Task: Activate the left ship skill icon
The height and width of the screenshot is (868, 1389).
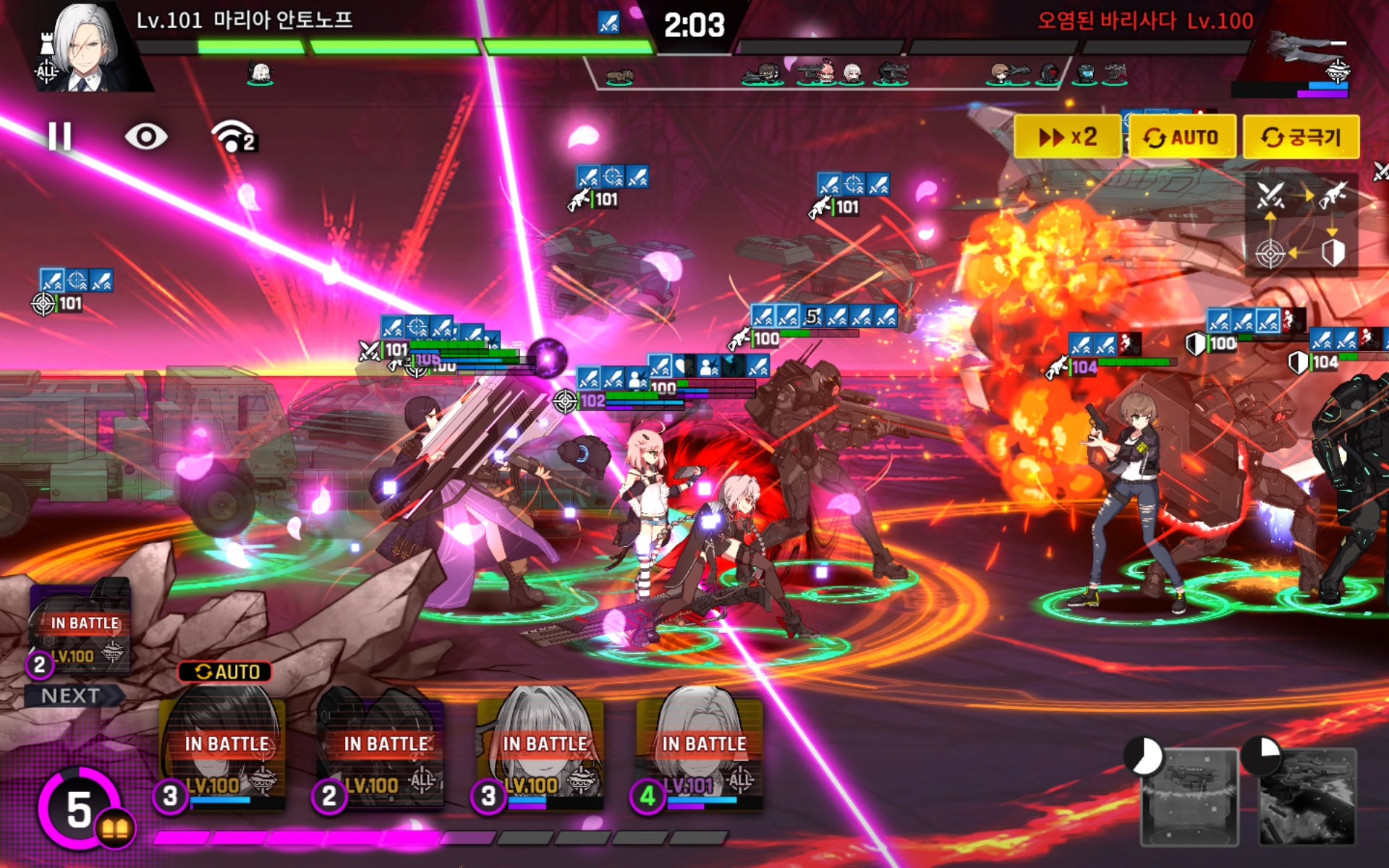Action: 1189,797
